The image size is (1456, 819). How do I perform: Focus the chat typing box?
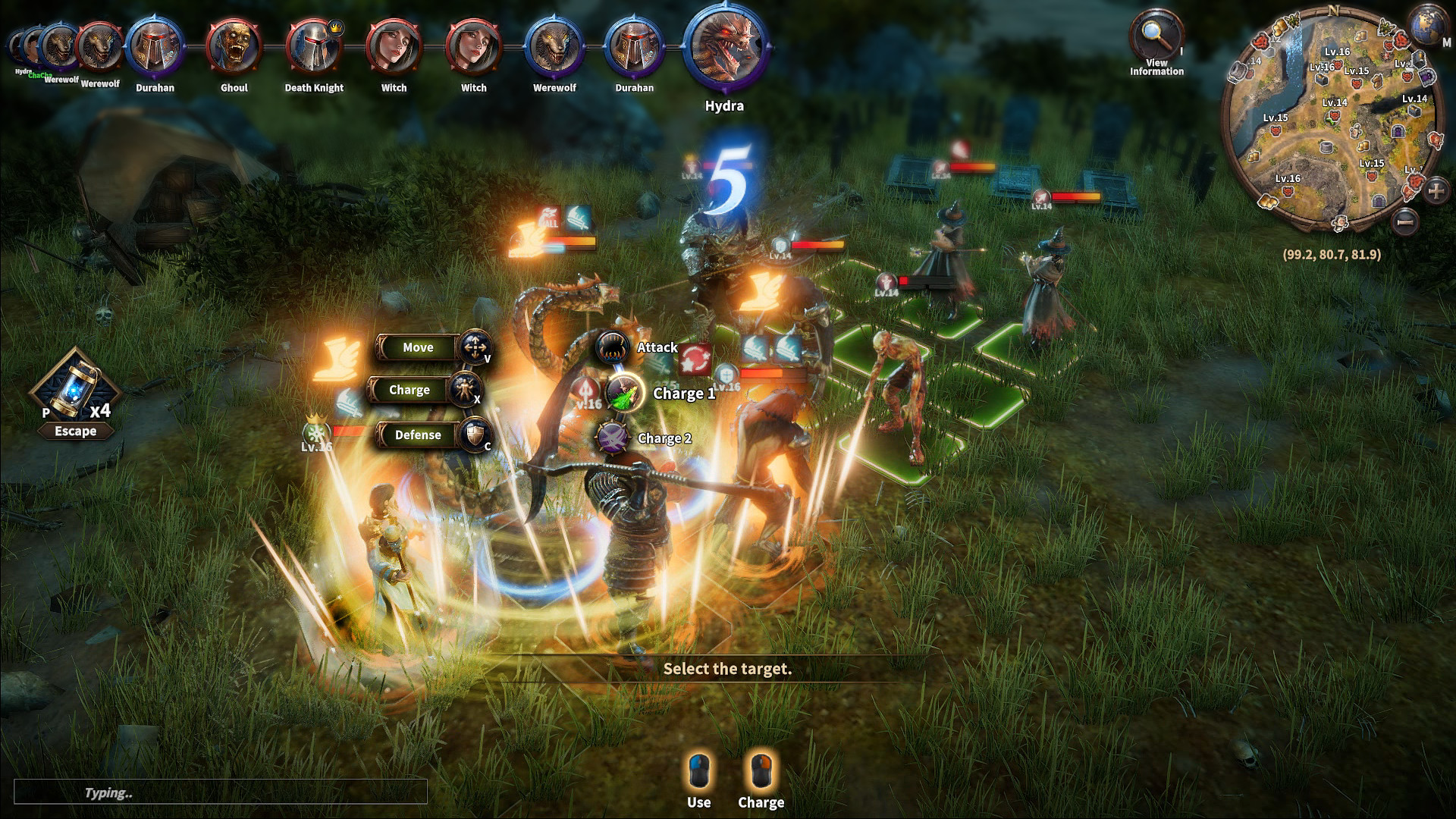[x=220, y=792]
